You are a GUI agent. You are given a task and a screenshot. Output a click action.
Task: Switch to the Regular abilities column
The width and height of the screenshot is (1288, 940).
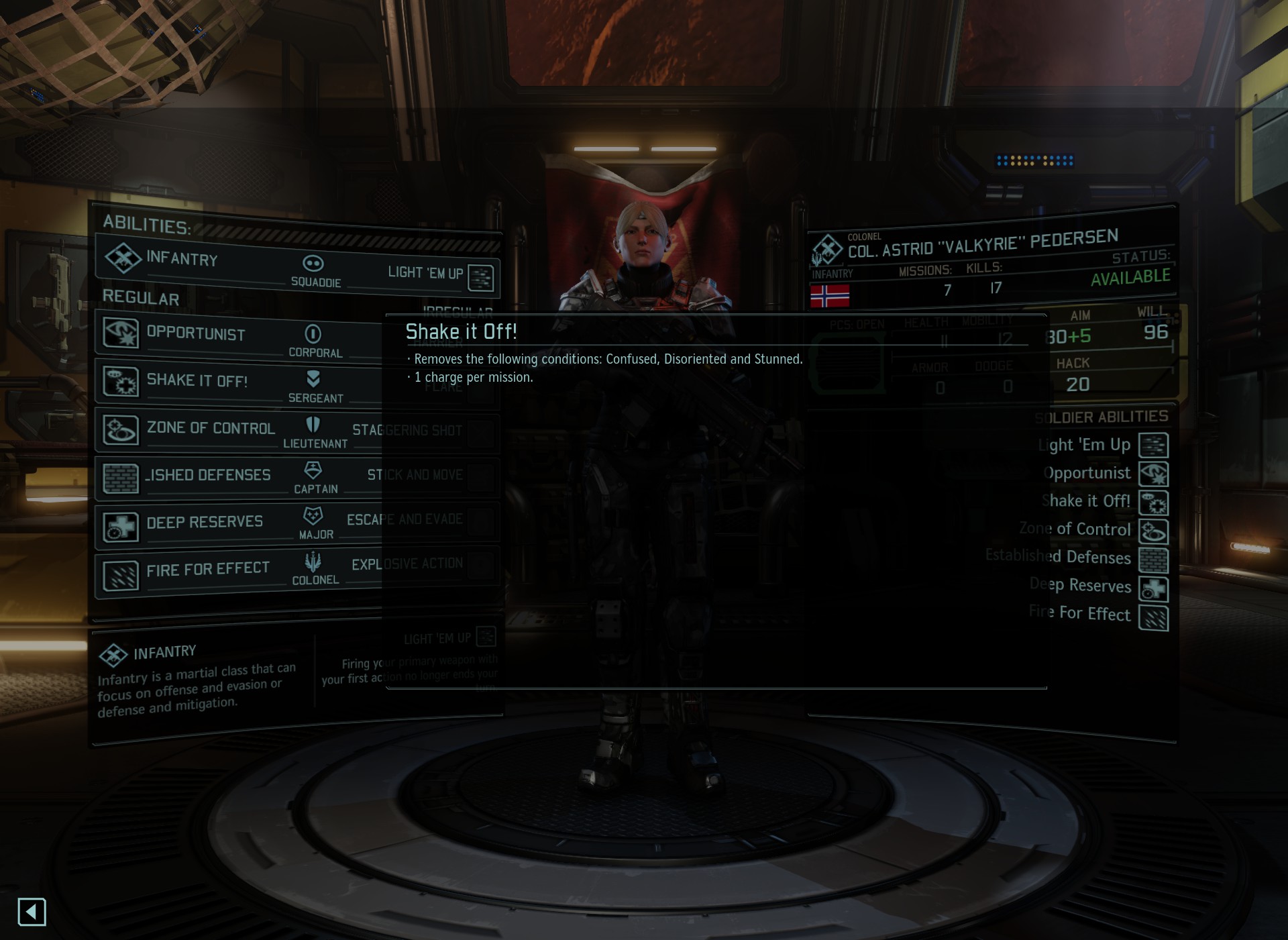pos(142,299)
